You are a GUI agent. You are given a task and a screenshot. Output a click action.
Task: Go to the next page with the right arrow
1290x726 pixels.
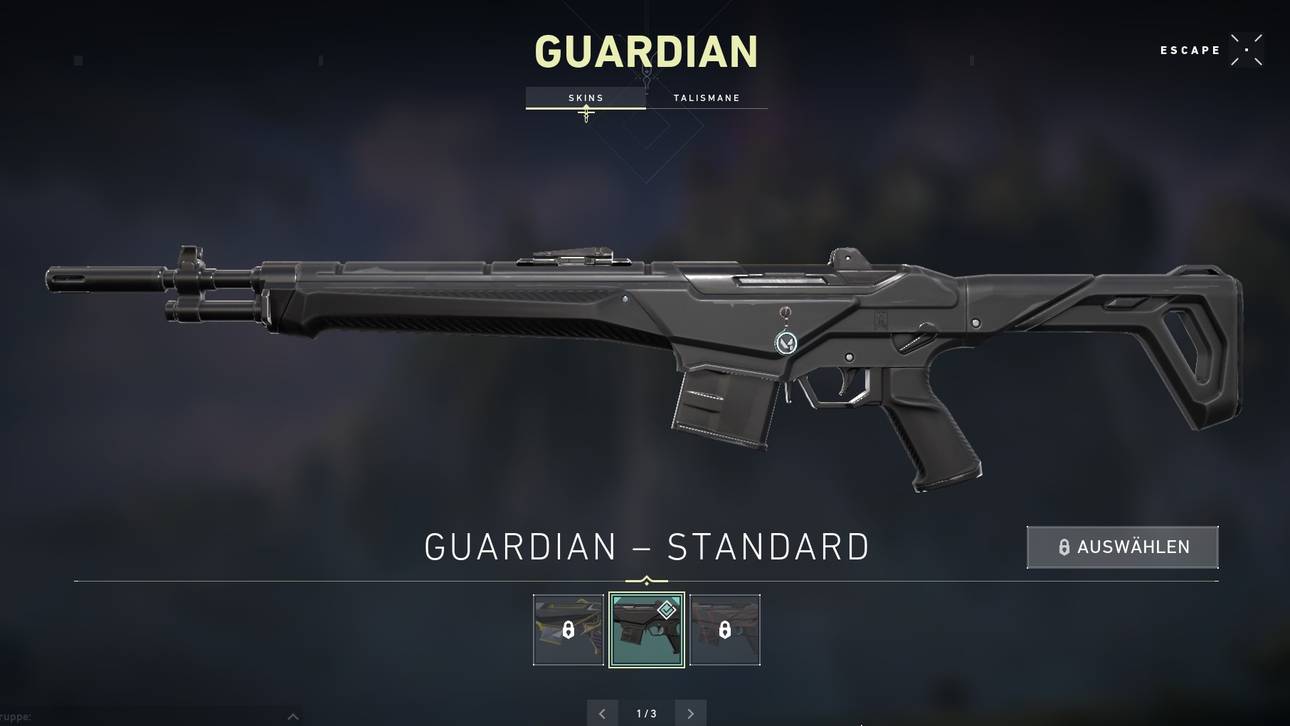(689, 712)
